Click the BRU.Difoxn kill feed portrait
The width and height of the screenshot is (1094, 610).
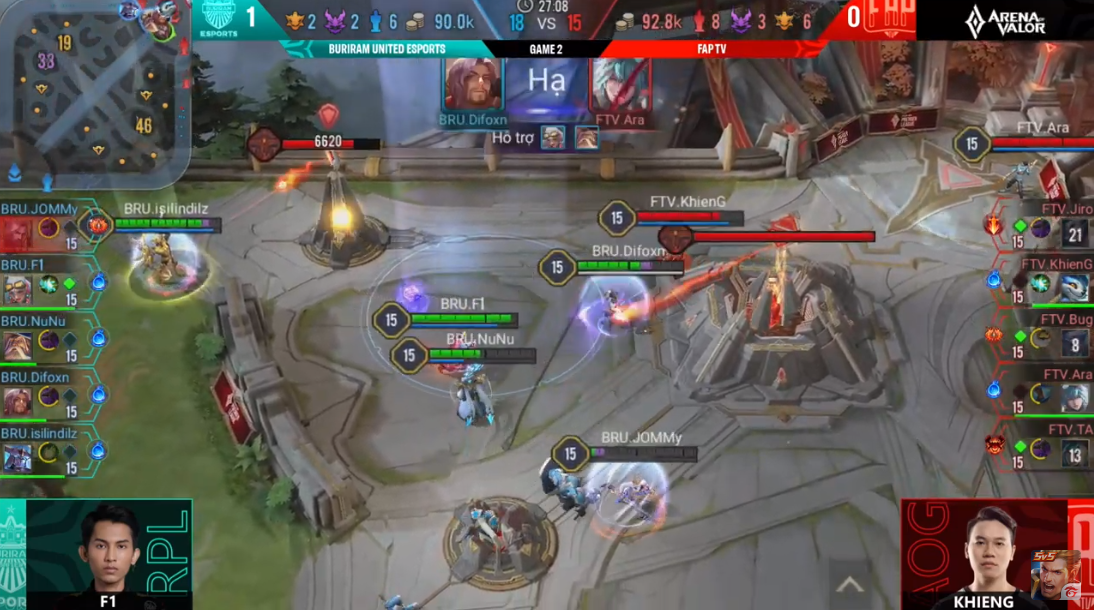pos(473,84)
